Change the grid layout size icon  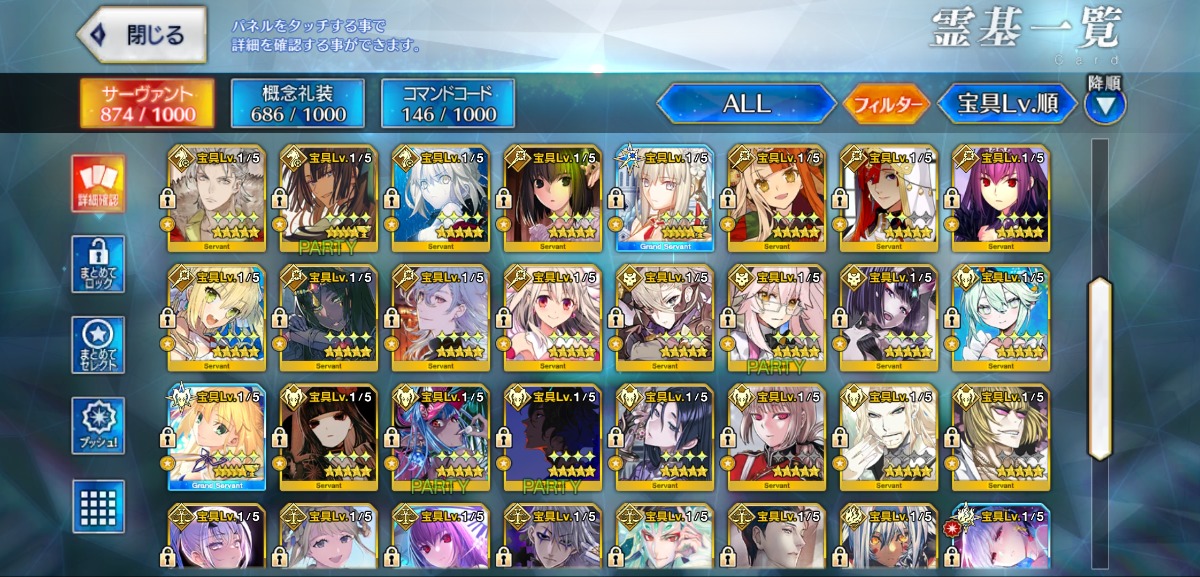pos(98,506)
